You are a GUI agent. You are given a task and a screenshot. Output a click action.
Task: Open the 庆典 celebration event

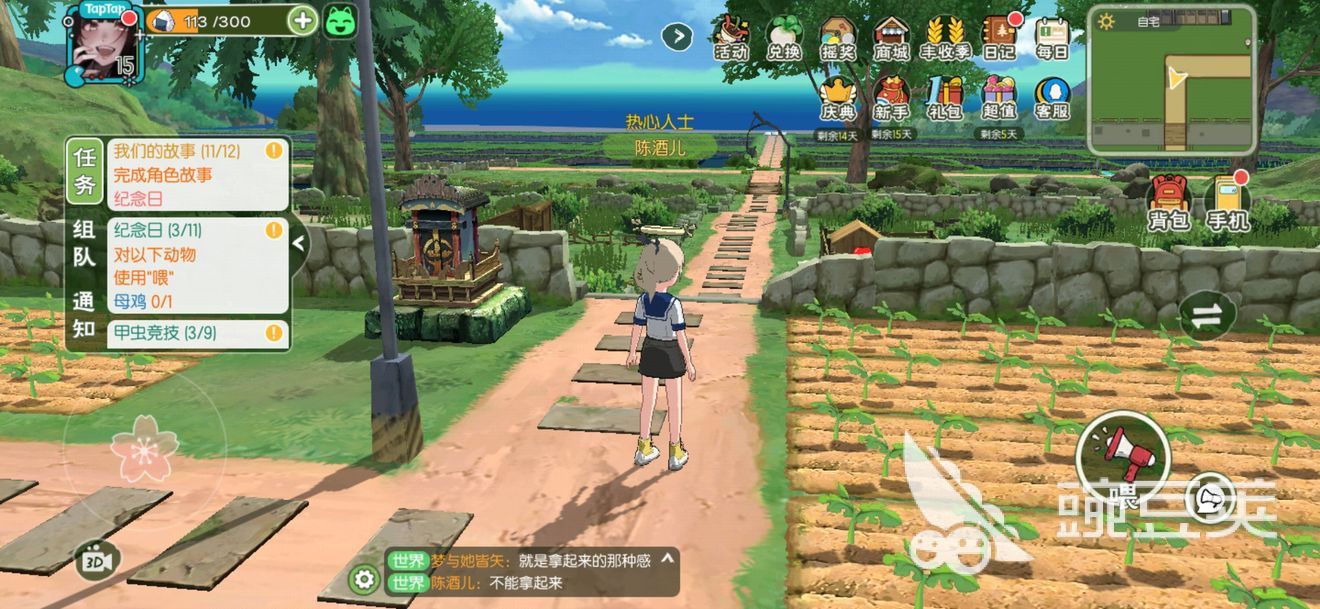[837, 98]
